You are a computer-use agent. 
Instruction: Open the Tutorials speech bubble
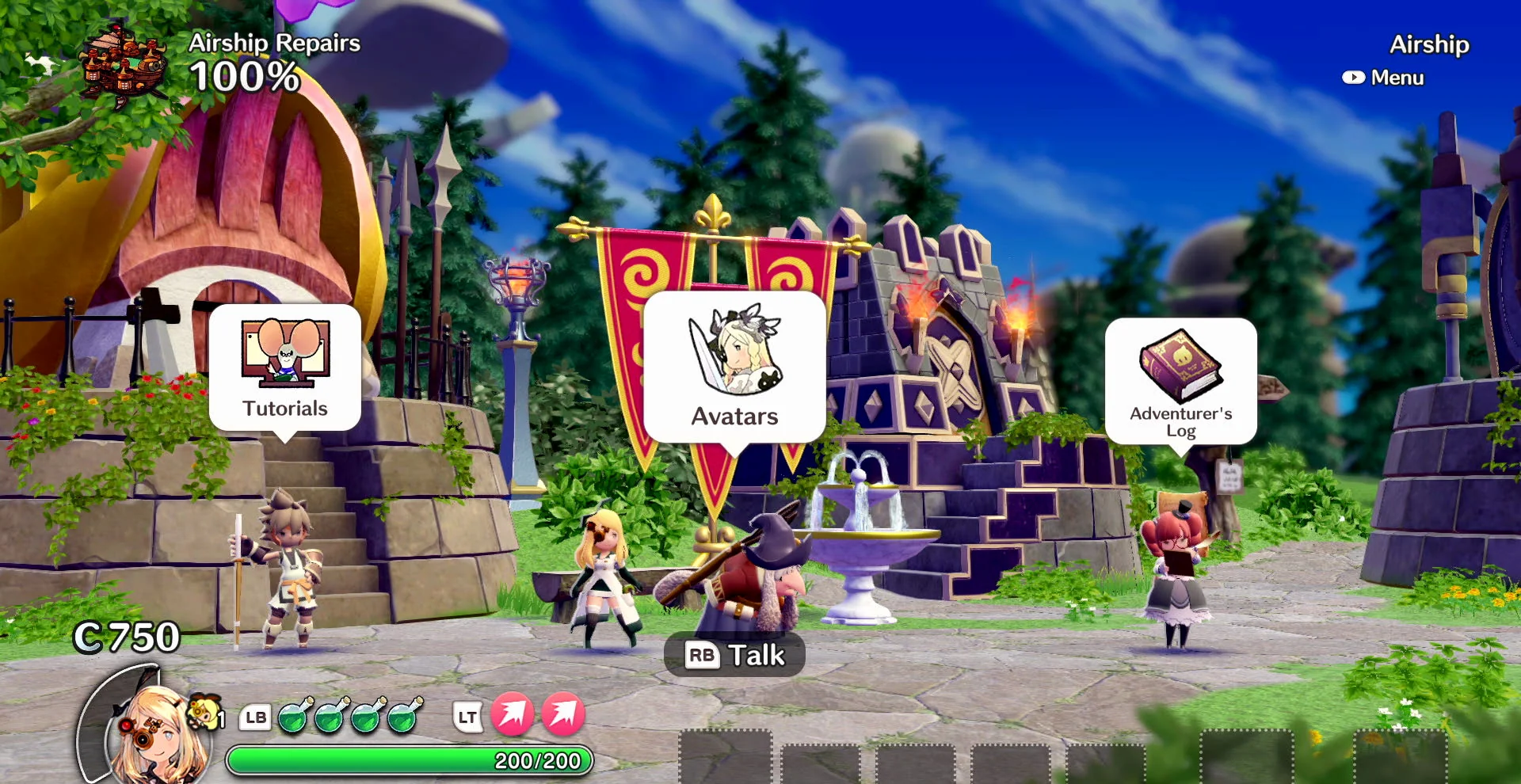click(285, 367)
